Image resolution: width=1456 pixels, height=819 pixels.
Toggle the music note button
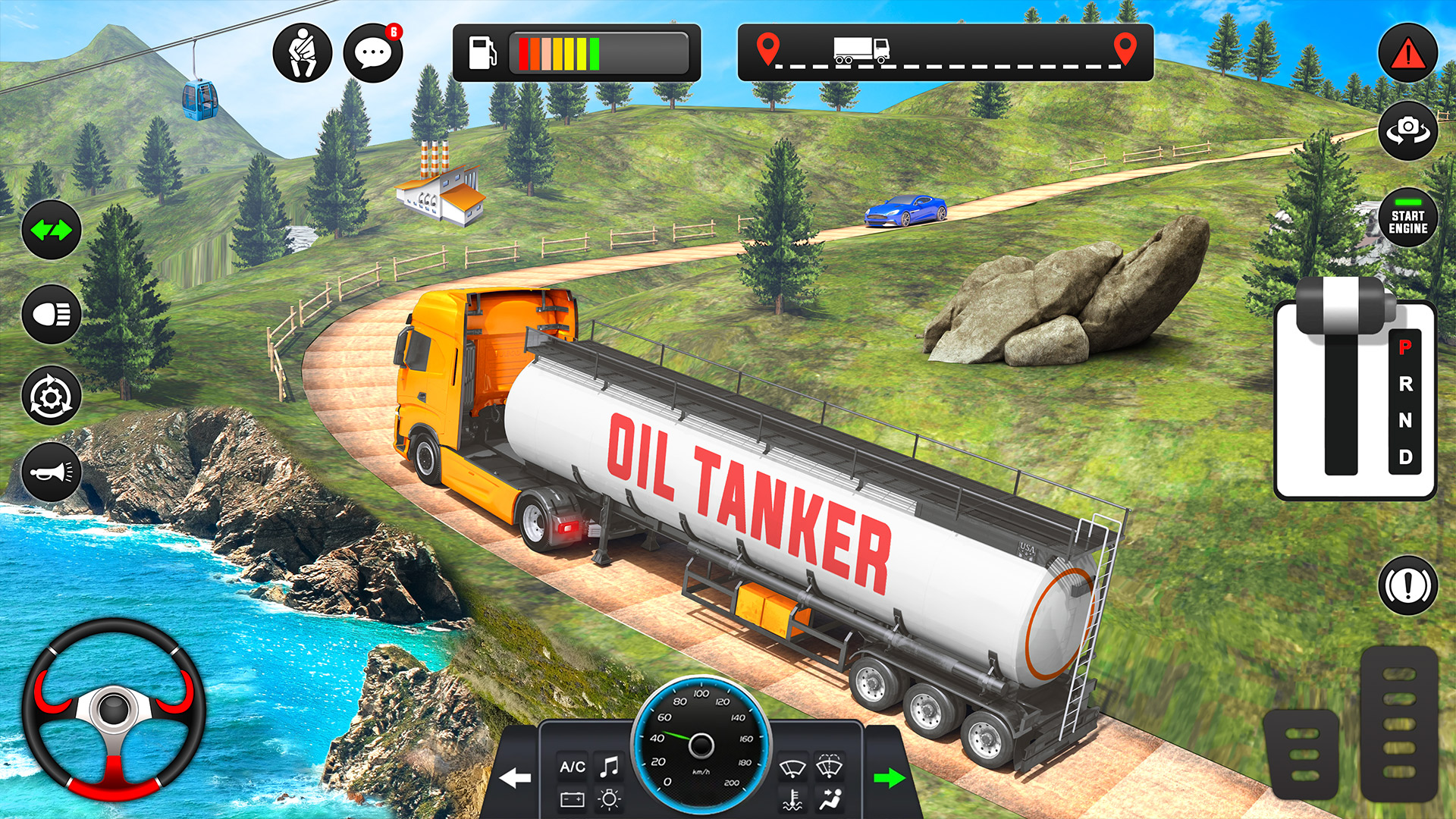[609, 767]
